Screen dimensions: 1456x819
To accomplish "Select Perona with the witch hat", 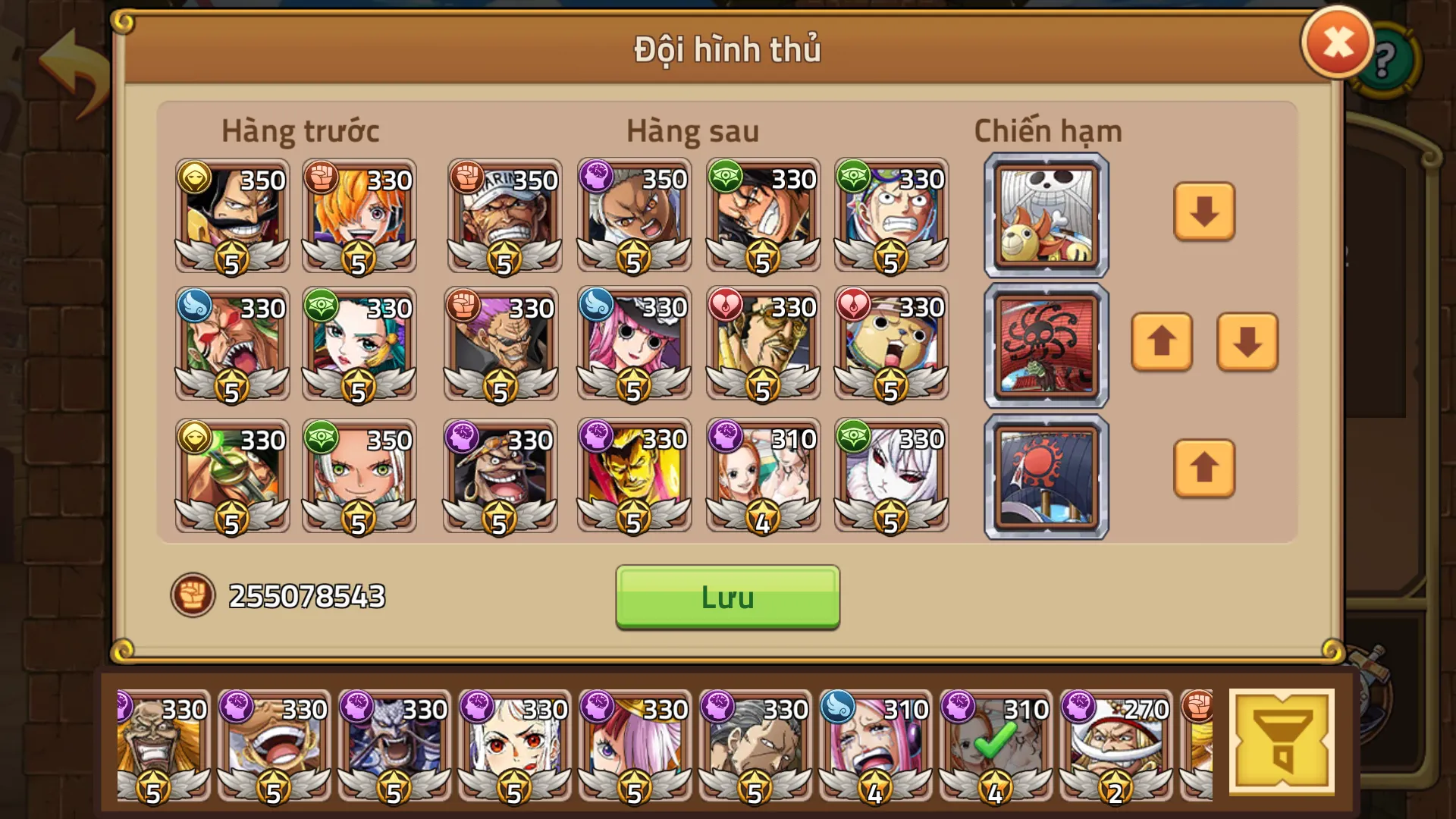I will click(x=633, y=345).
